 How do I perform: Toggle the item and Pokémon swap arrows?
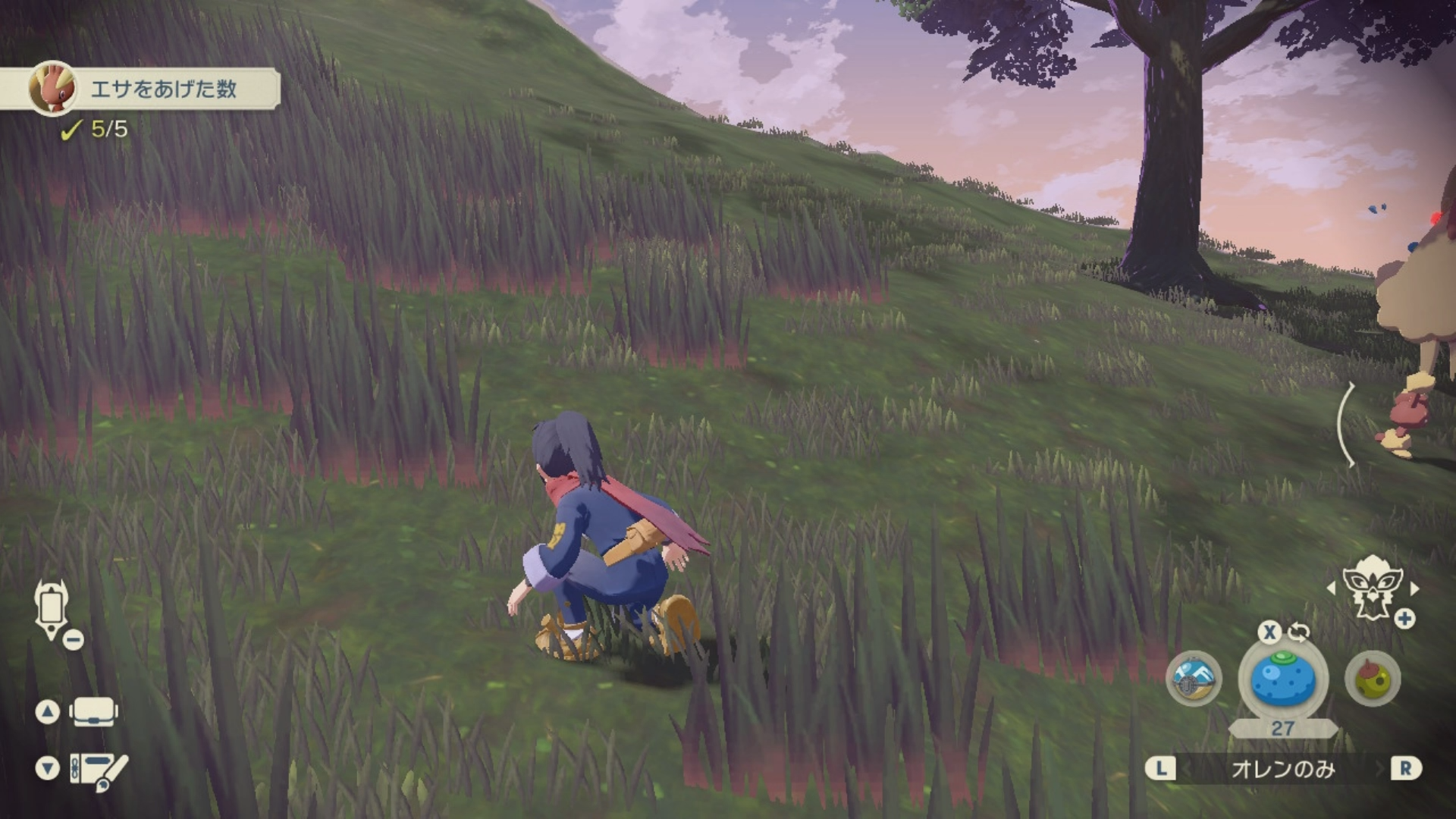click(1298, 632)
